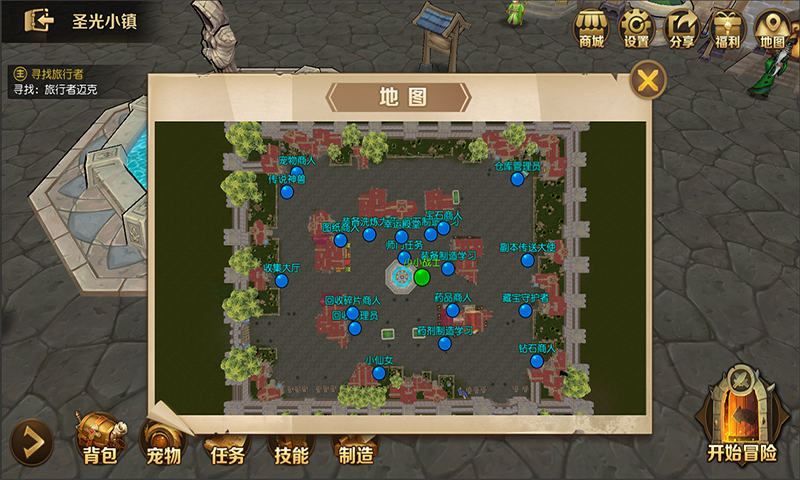Pick the 收集大厅 map marker

(282, 280)
